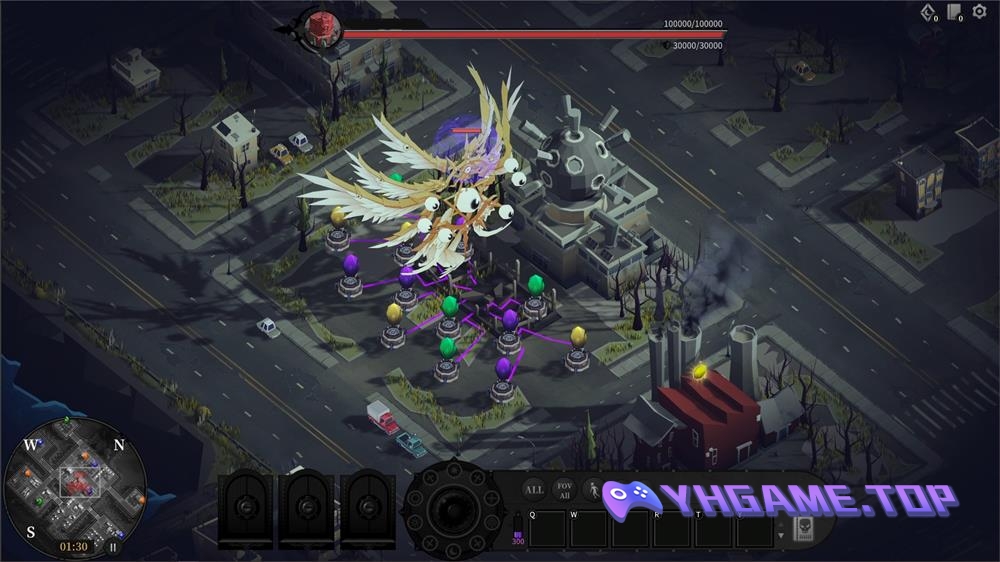
Task: Select all units with ALL button
Action: pyautogui.click(x=534, y=490)
